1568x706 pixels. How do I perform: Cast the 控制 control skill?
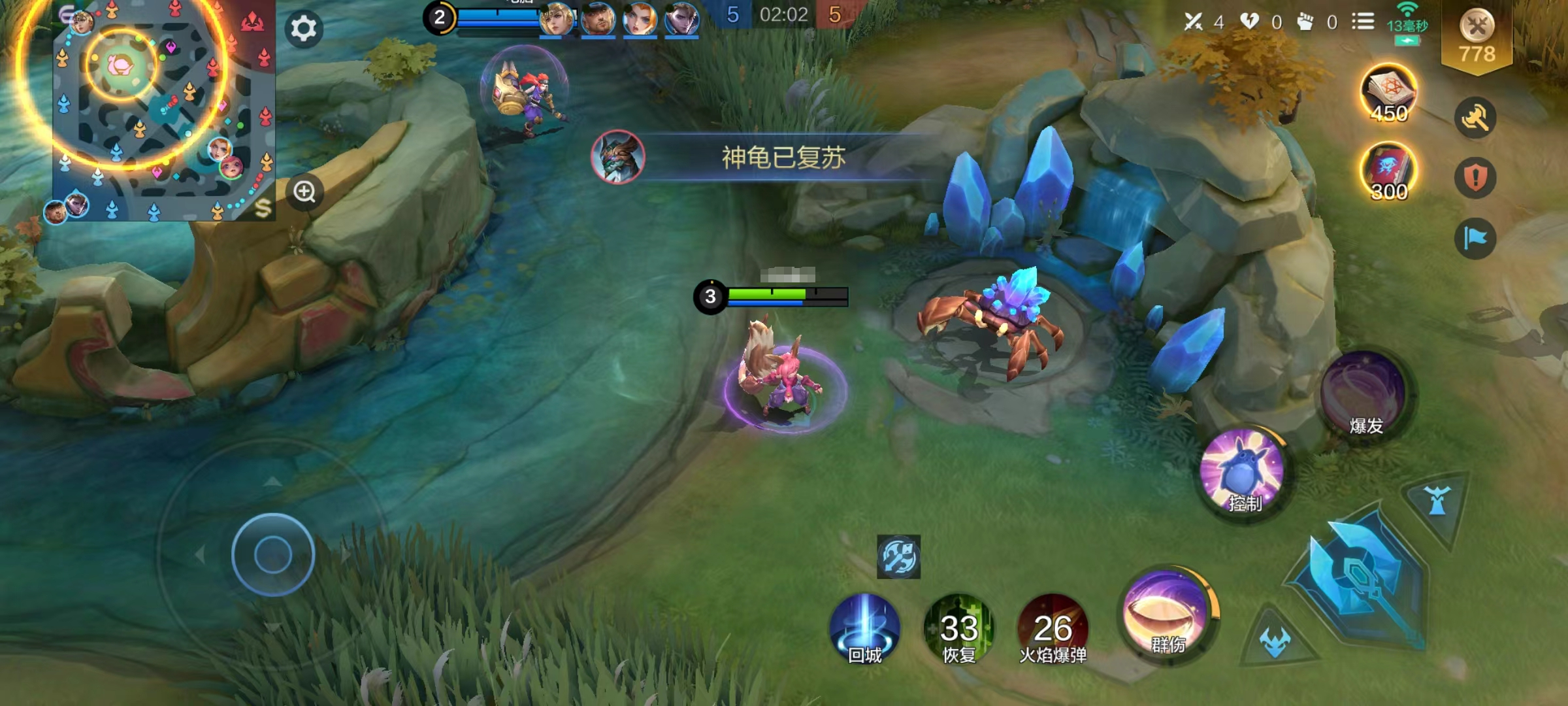click(1243, 472)
